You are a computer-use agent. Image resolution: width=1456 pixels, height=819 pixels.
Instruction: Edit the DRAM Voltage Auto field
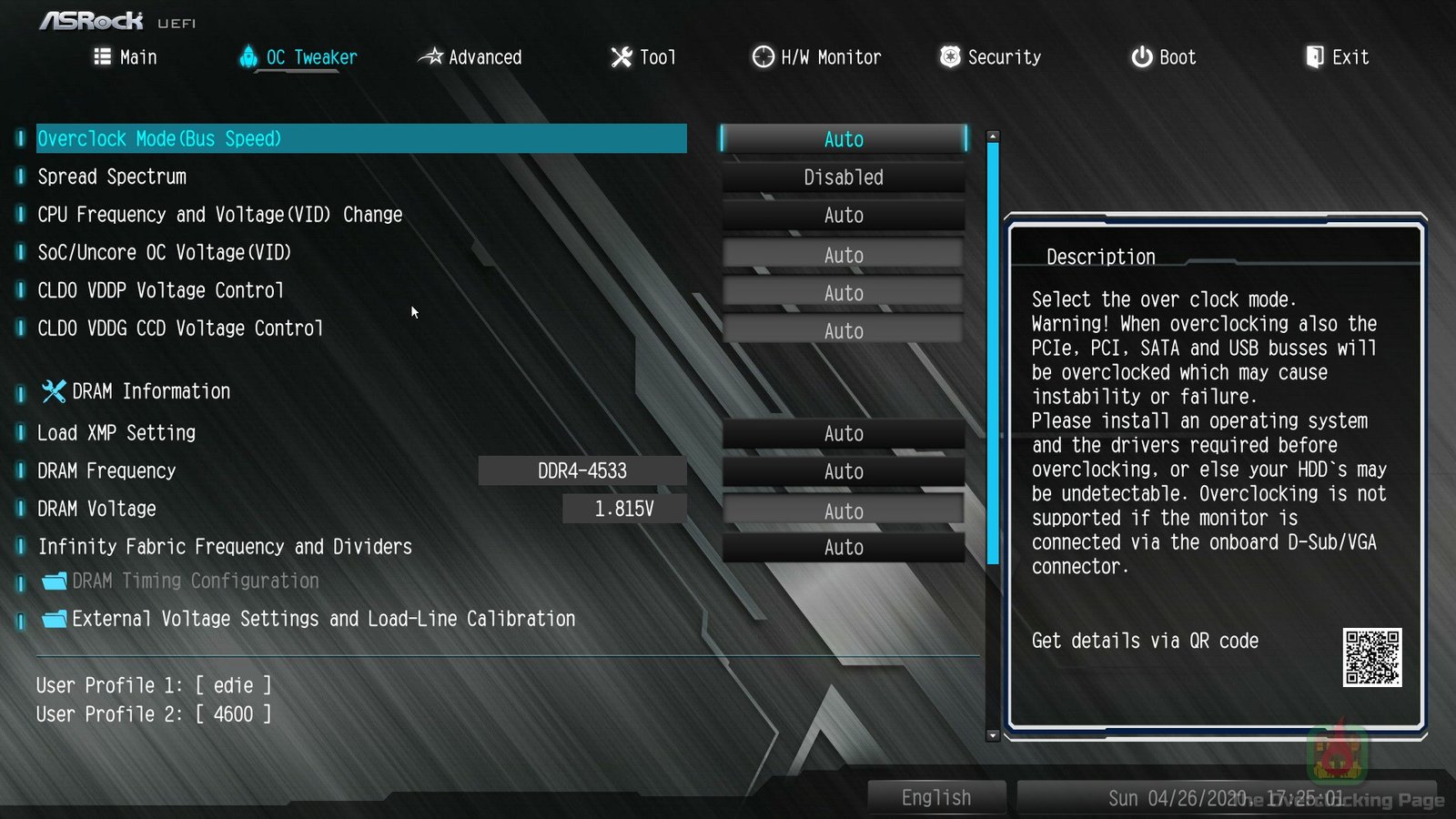click(x=844, y=511)
